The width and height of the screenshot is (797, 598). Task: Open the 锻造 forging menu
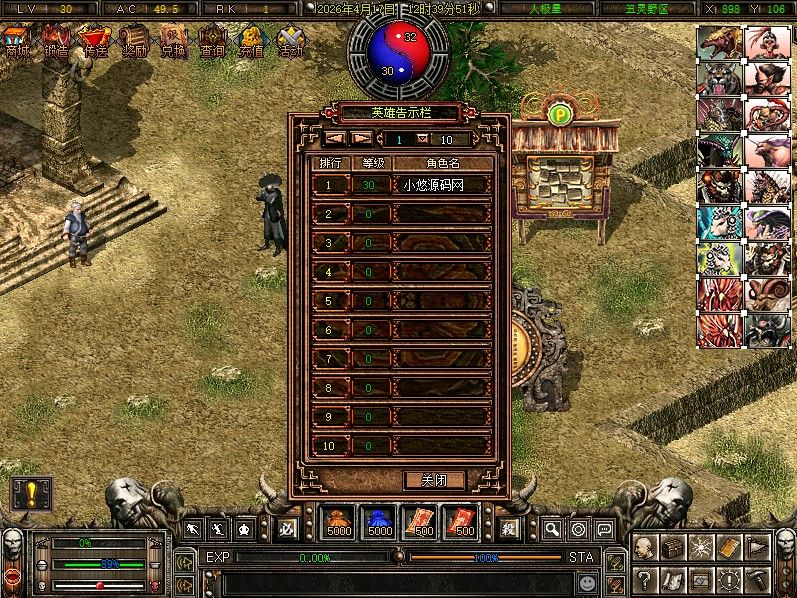pyautogui.click(x=55, y=42)
